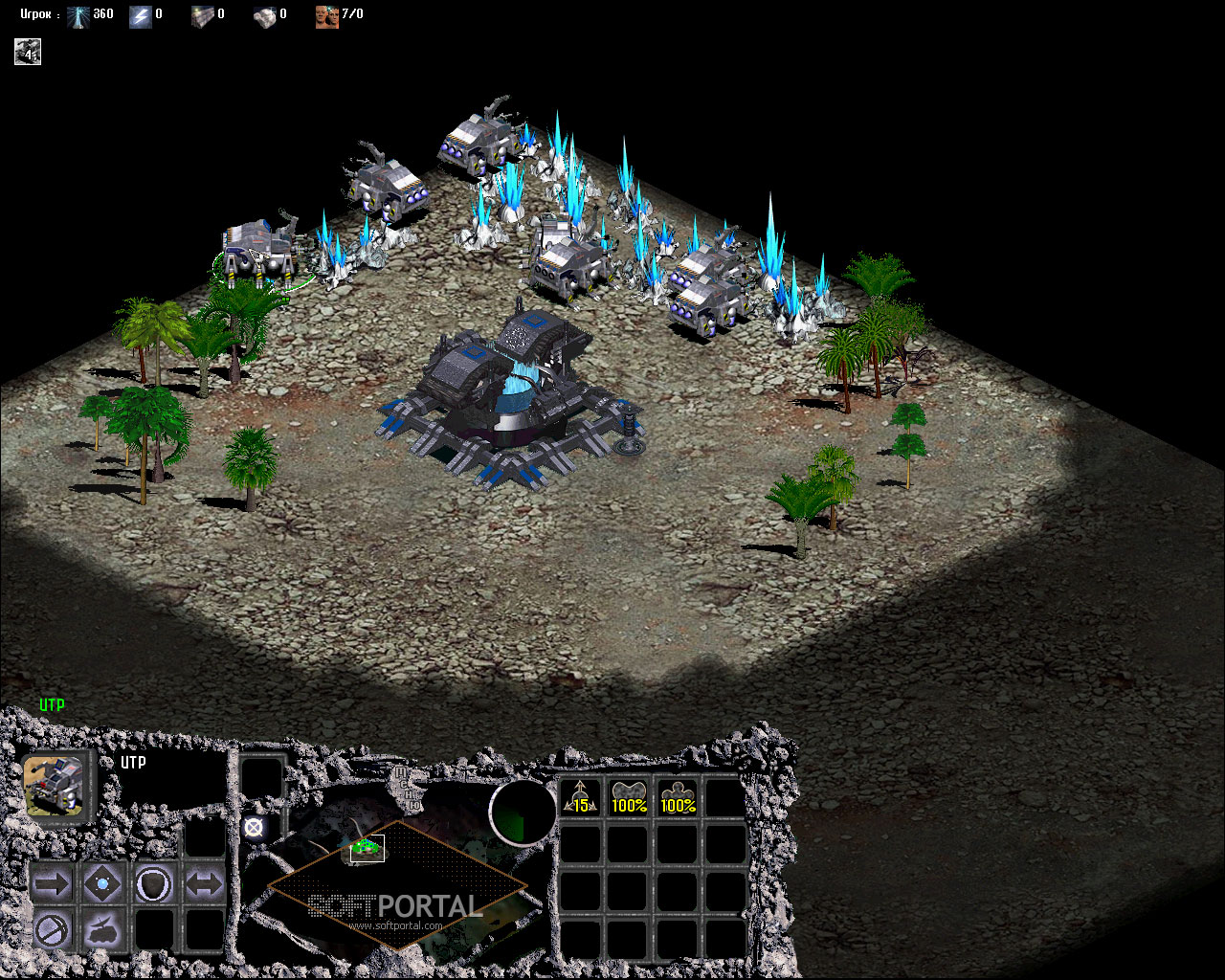Click the three-arrow stat icon showing 15
1225x980 pixels.
(581, 797)
